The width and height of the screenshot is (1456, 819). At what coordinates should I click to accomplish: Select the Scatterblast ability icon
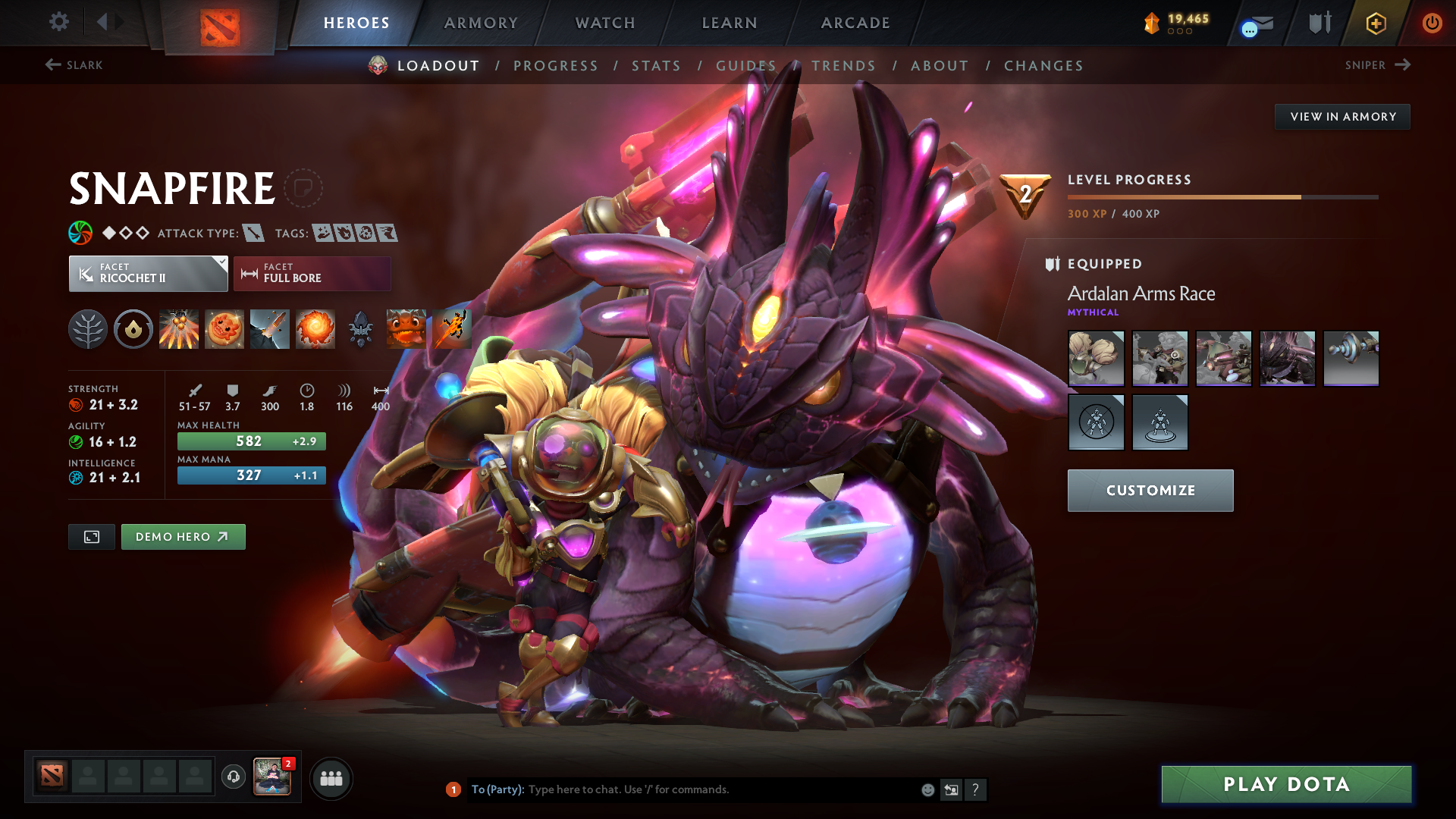(x=179, y=328)
